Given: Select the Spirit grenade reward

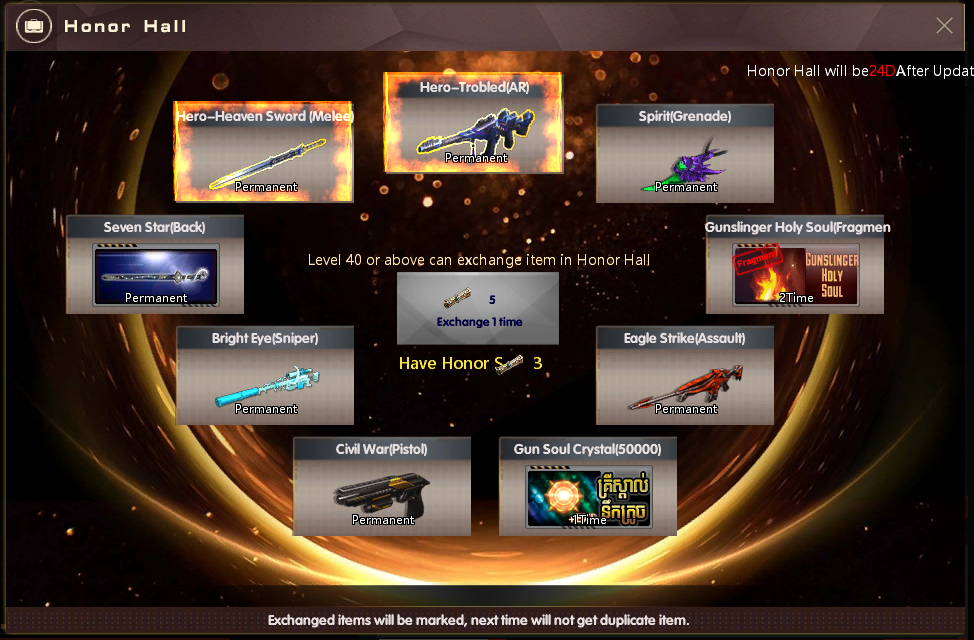Looking at the screenshot, I should pos(685,154).
